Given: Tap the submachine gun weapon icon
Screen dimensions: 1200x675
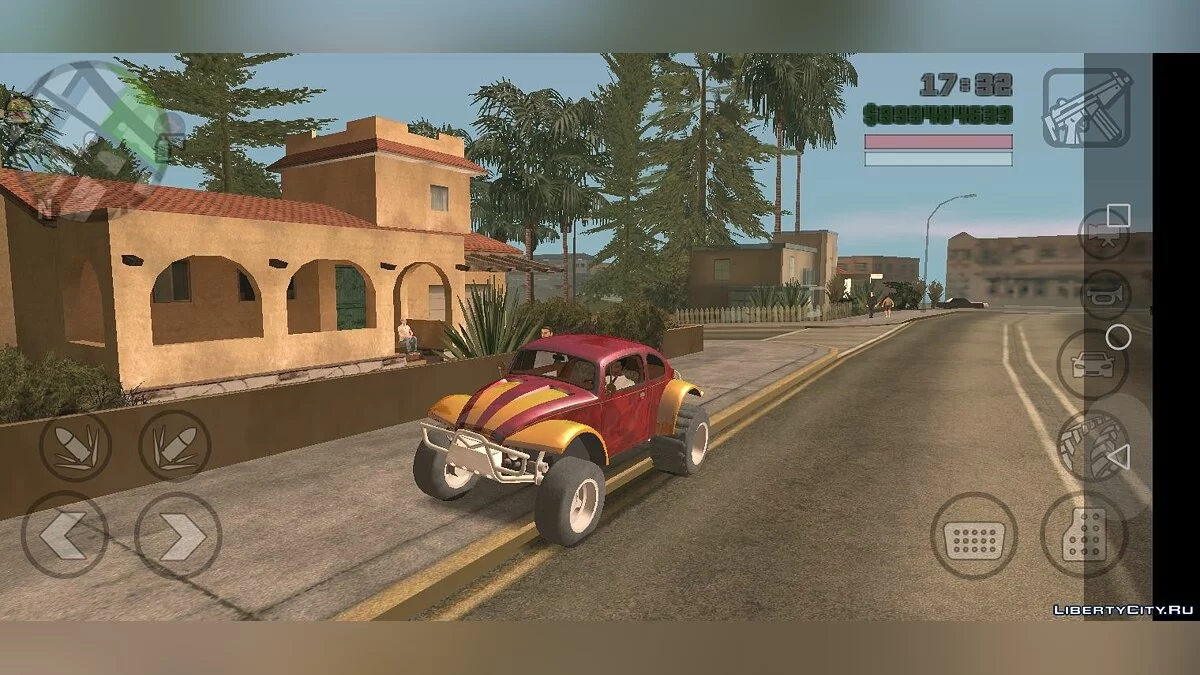Looking at the screenshot, I should click(1087, 107).
